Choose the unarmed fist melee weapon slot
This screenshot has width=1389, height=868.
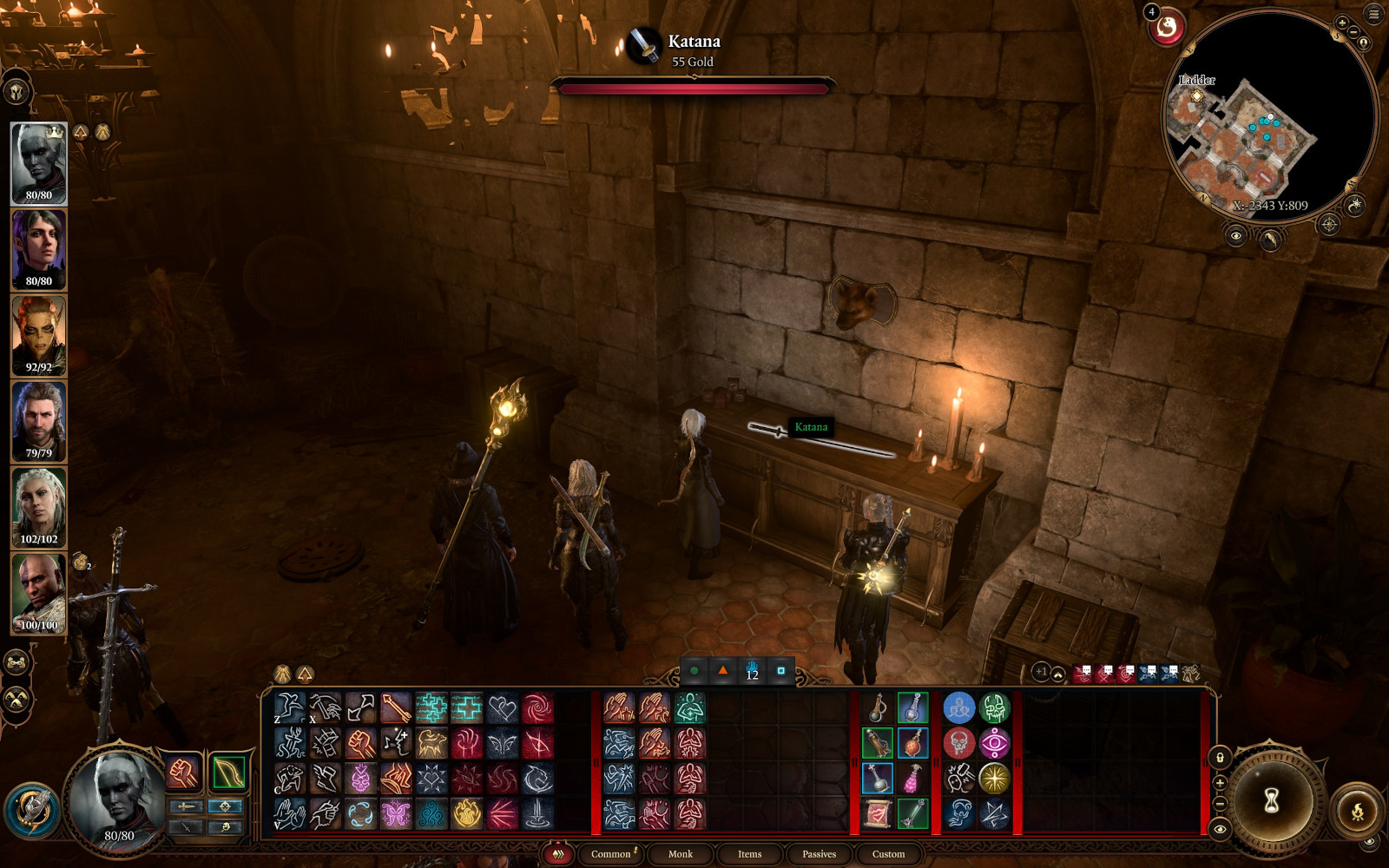(183, 772)
